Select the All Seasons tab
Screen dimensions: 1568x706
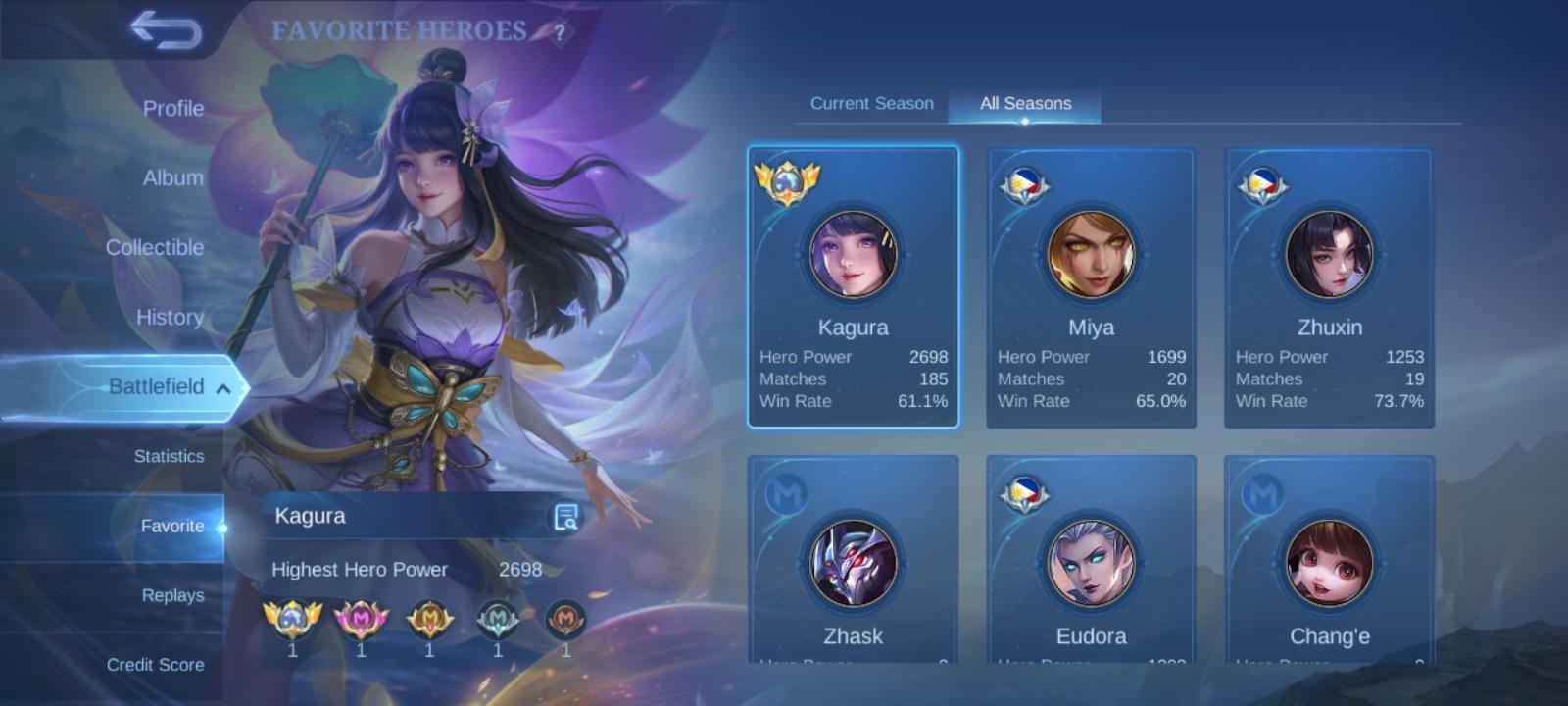pyautogui.click(x=1025, y=103)
